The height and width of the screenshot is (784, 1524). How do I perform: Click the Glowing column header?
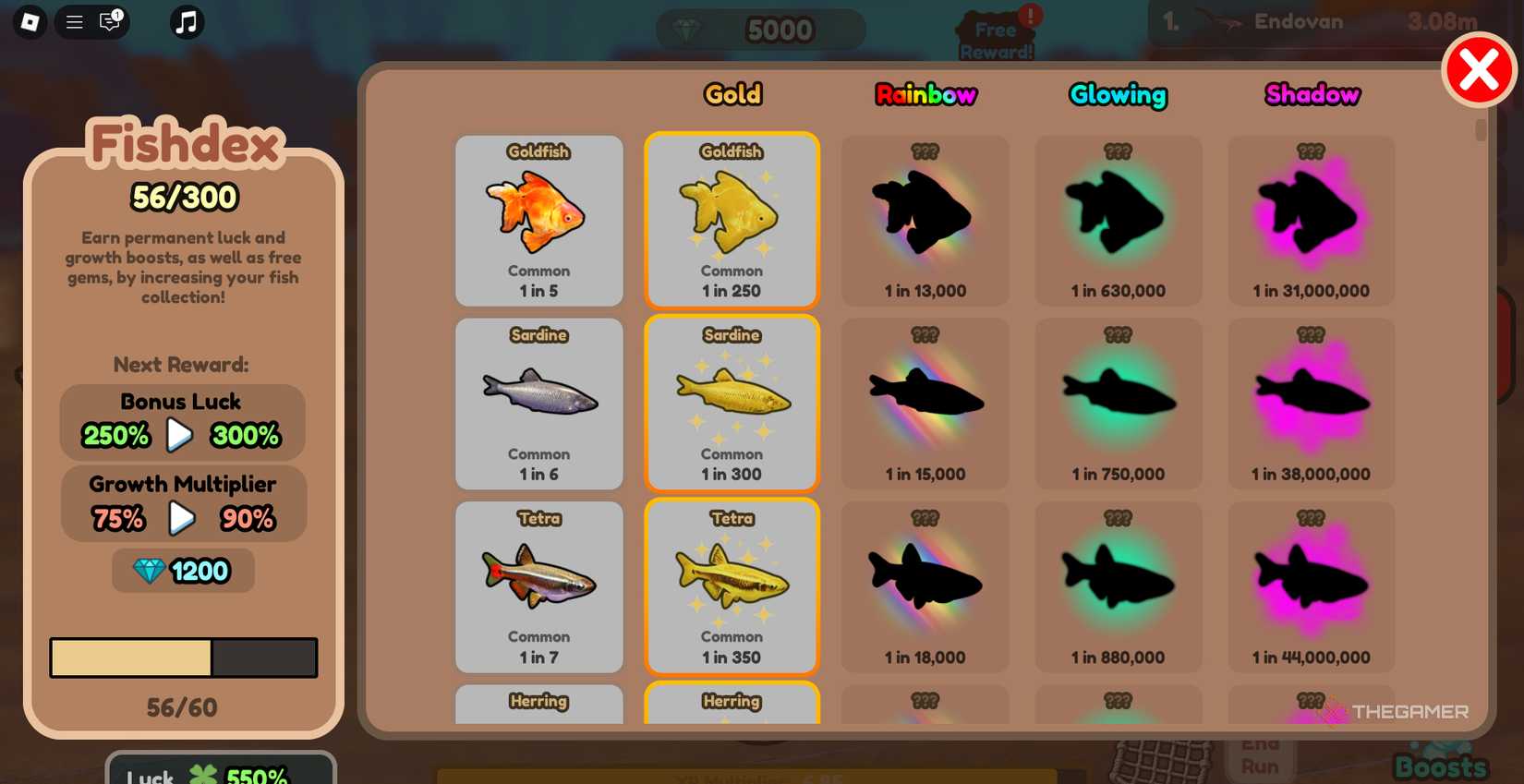tap(1119, 93)
